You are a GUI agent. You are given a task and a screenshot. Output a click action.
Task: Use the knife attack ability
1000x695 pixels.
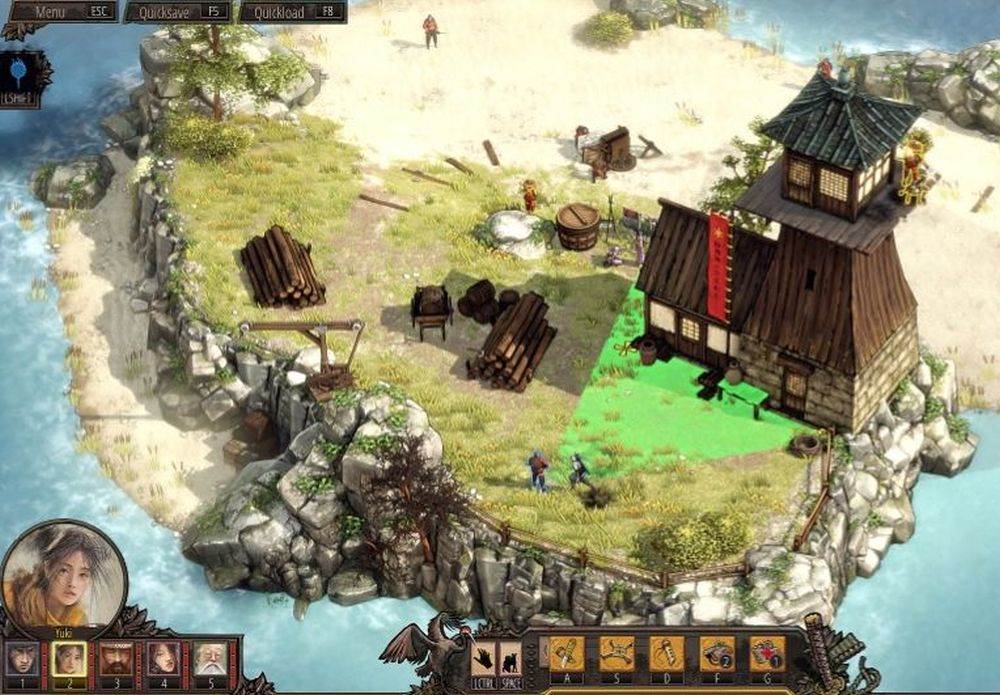coord(566,654)
